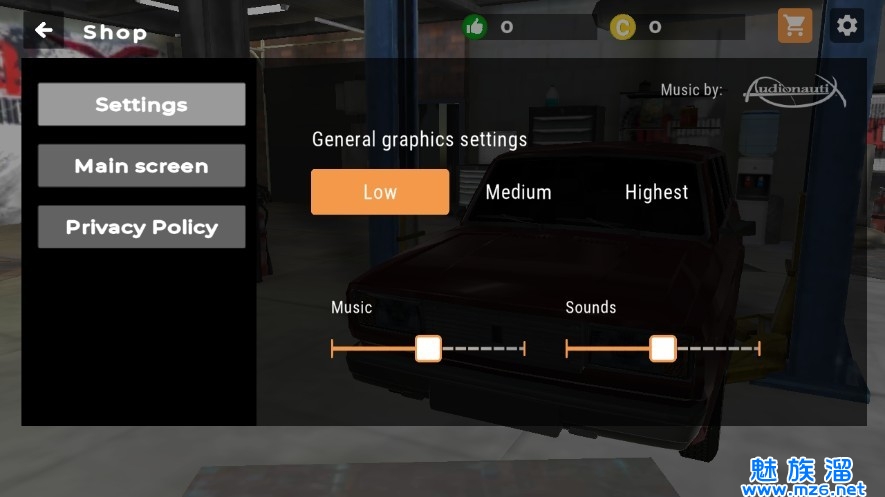Open the Settings section
Viewport: 885px width, 497px height.
(141, 104)
